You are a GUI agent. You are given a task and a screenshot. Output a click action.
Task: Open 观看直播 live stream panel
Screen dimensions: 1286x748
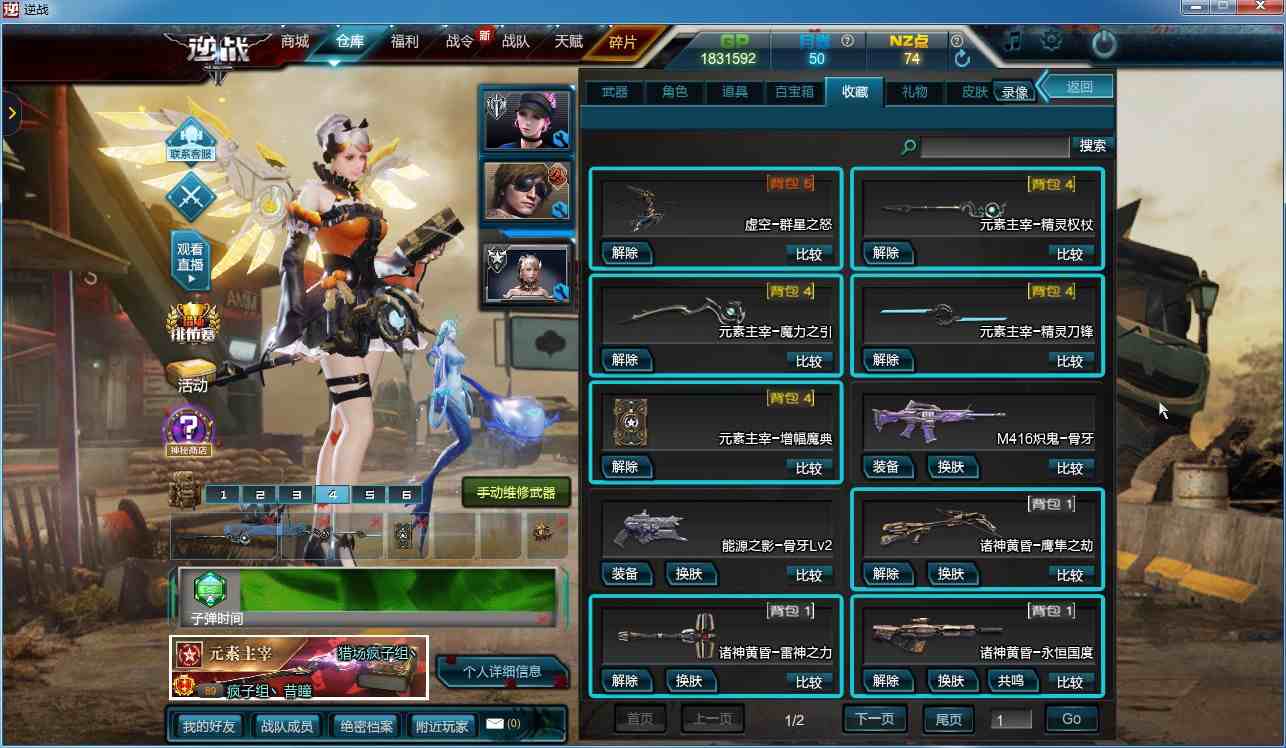pyautogui.click(x=190, y=258)
